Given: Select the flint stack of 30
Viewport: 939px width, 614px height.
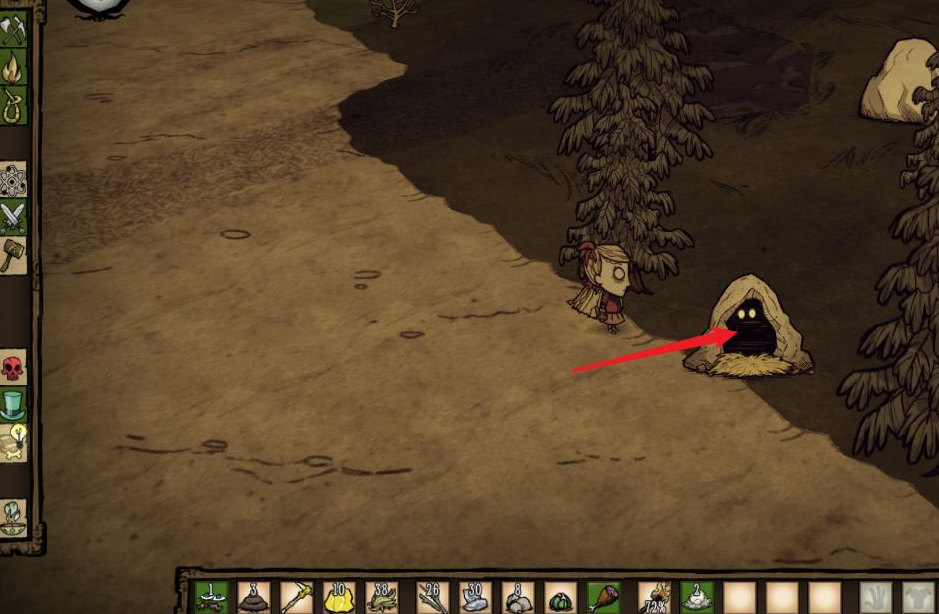Looking at the screenshot, I should point(474,597).
